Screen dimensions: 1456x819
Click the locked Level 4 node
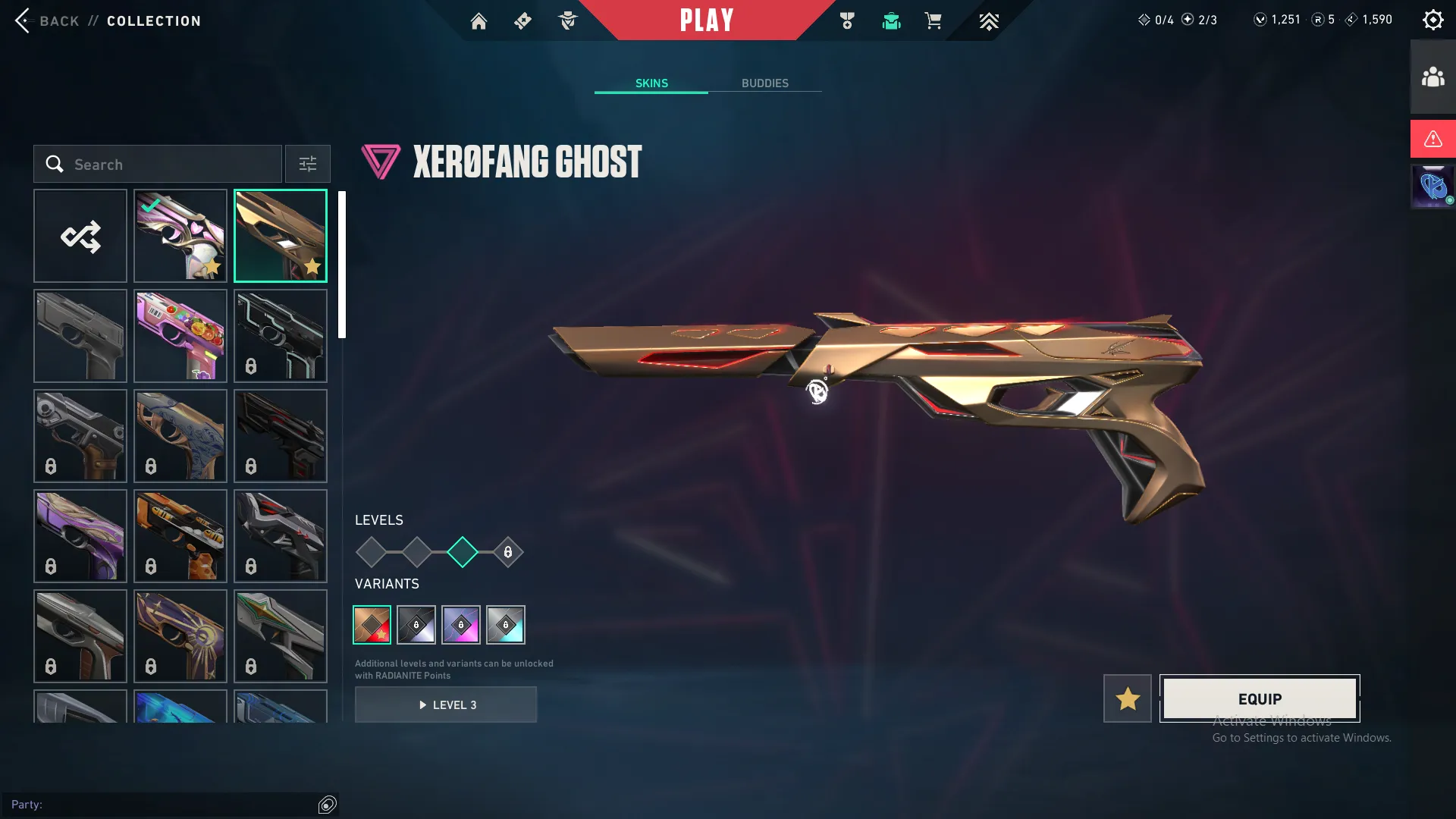point(508,552)
